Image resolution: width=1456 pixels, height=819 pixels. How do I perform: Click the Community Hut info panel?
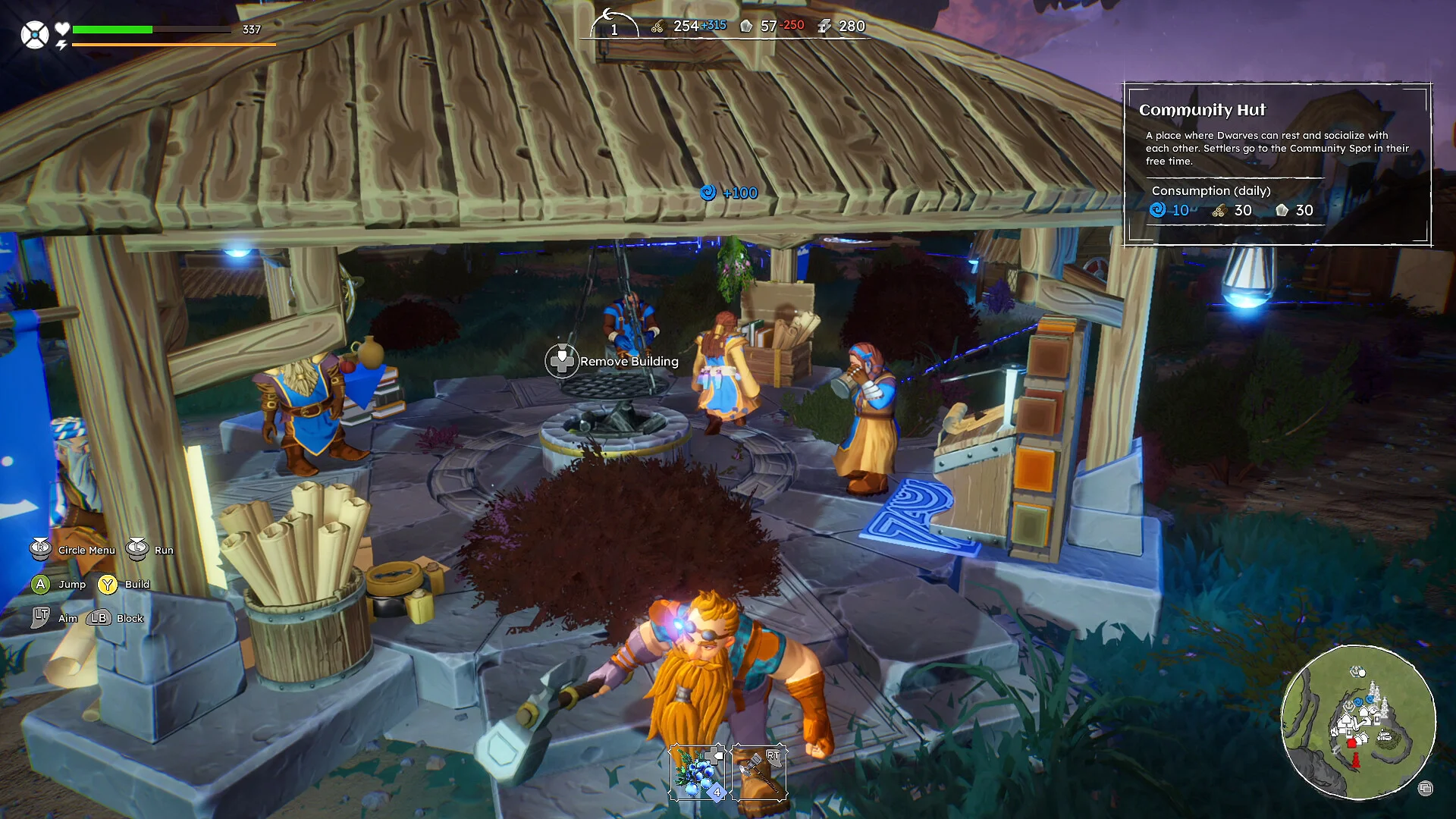click(1277, 164)
